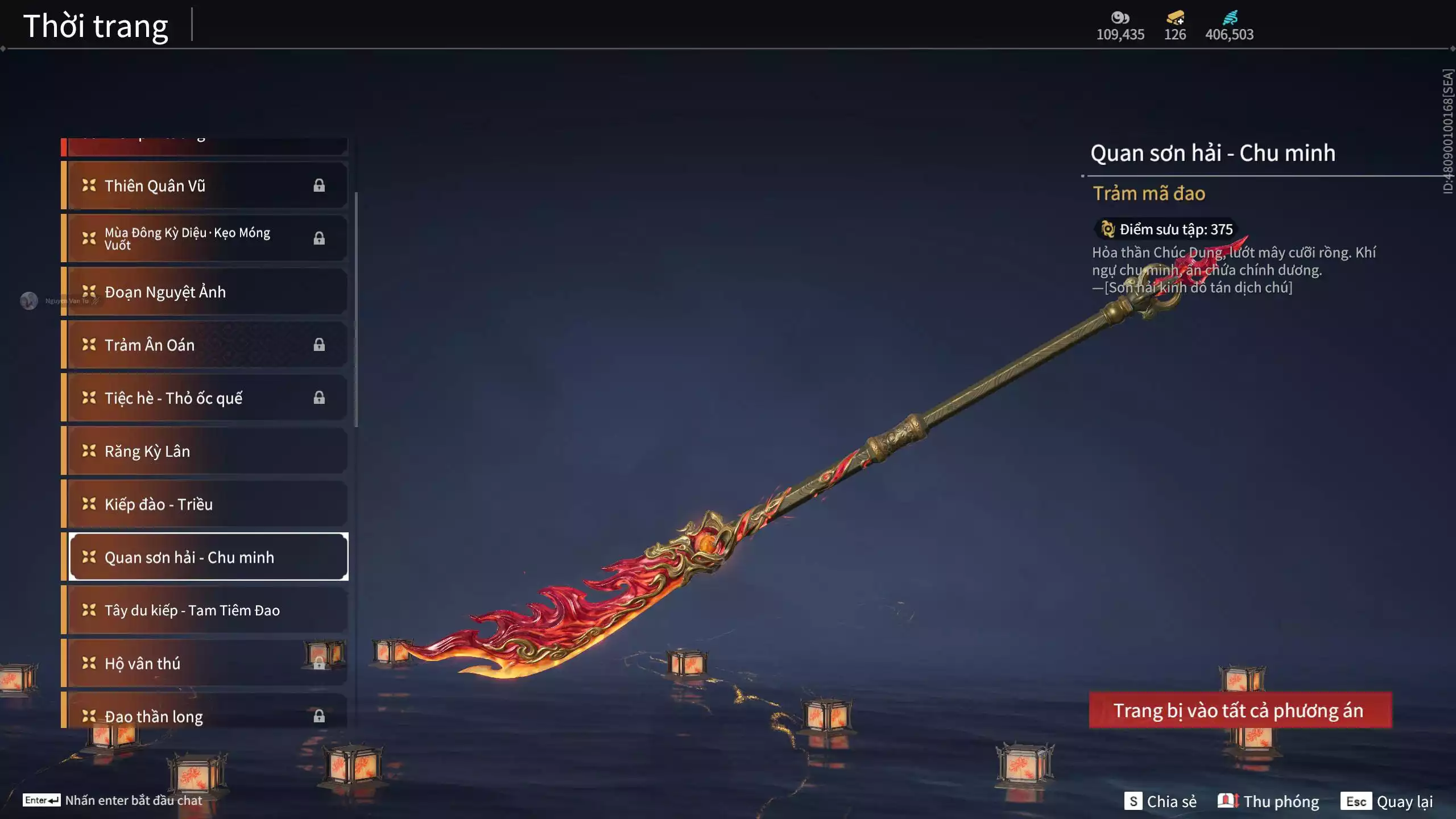This screenshot has height=819, width=1456.
Task: Select the Đoạn Nguyệt Ảnh entry
Action: (x=205, y=292)
